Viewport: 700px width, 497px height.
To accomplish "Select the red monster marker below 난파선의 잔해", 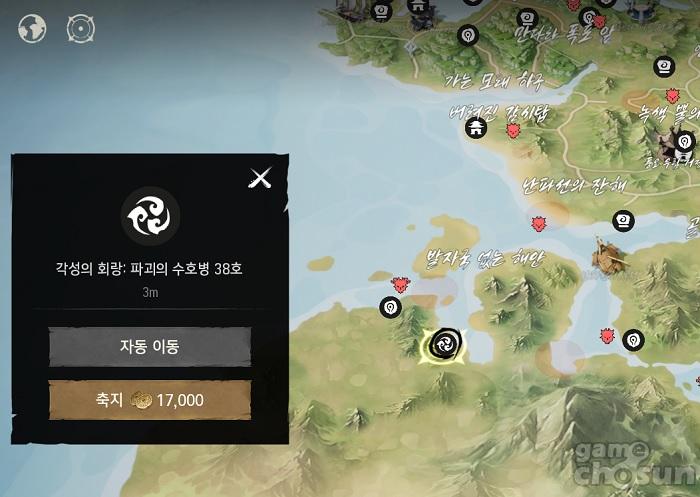I will tap(538, 222).
